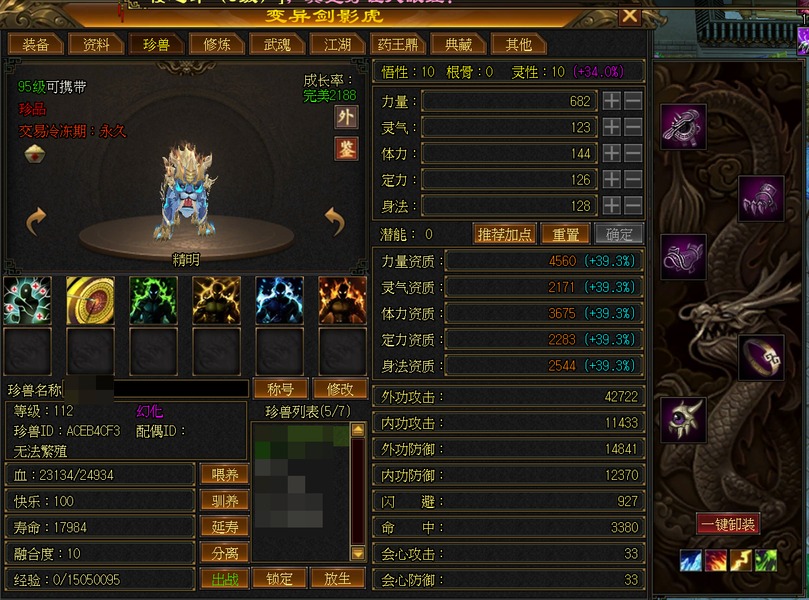The width and height of the screenshot is (809, 600).
Task: Send the pet into battle with 出战
Action: coord(225,578)
